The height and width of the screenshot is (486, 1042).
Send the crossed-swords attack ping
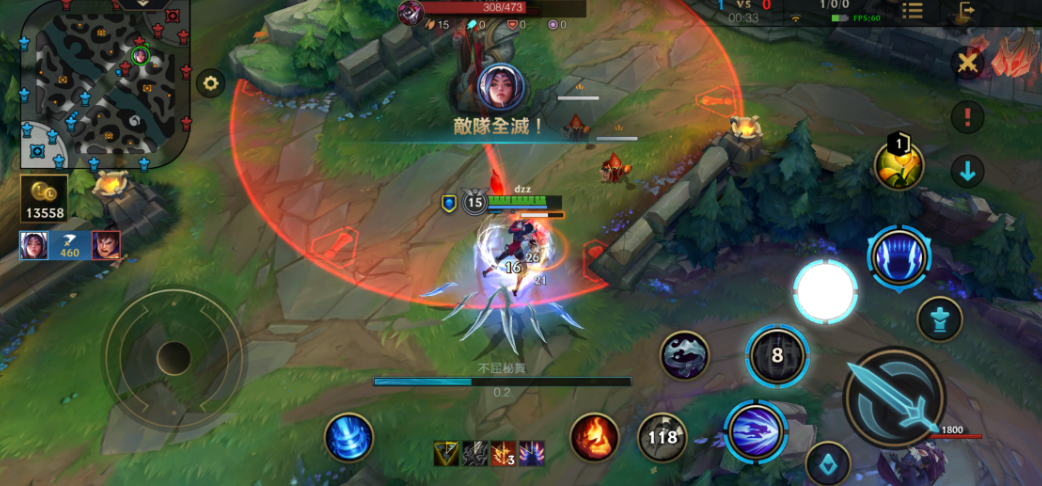pyautogui.click(x=967, y=65)
